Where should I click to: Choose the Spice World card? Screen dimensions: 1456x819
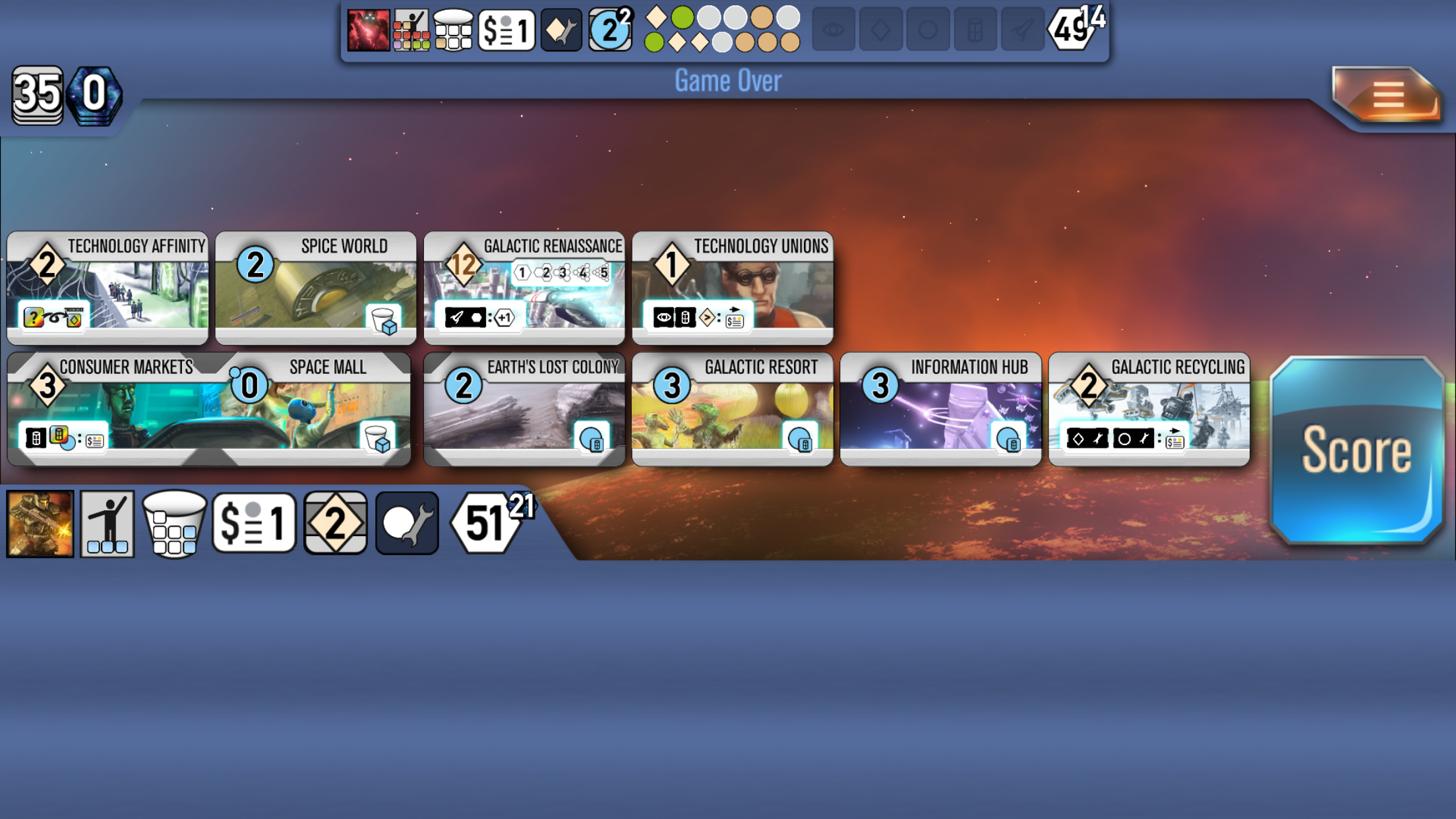[316, 288]
